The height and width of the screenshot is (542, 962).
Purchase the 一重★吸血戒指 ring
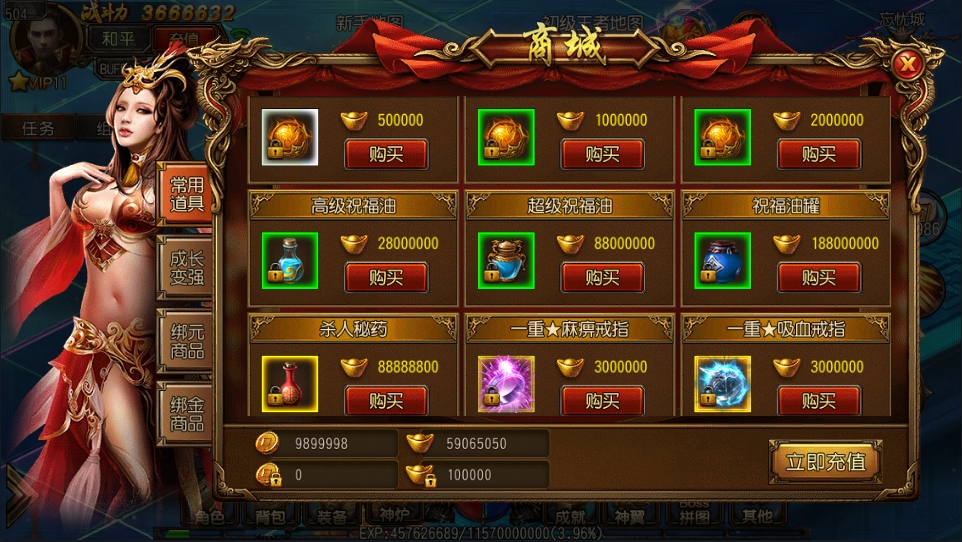[818, 400]
